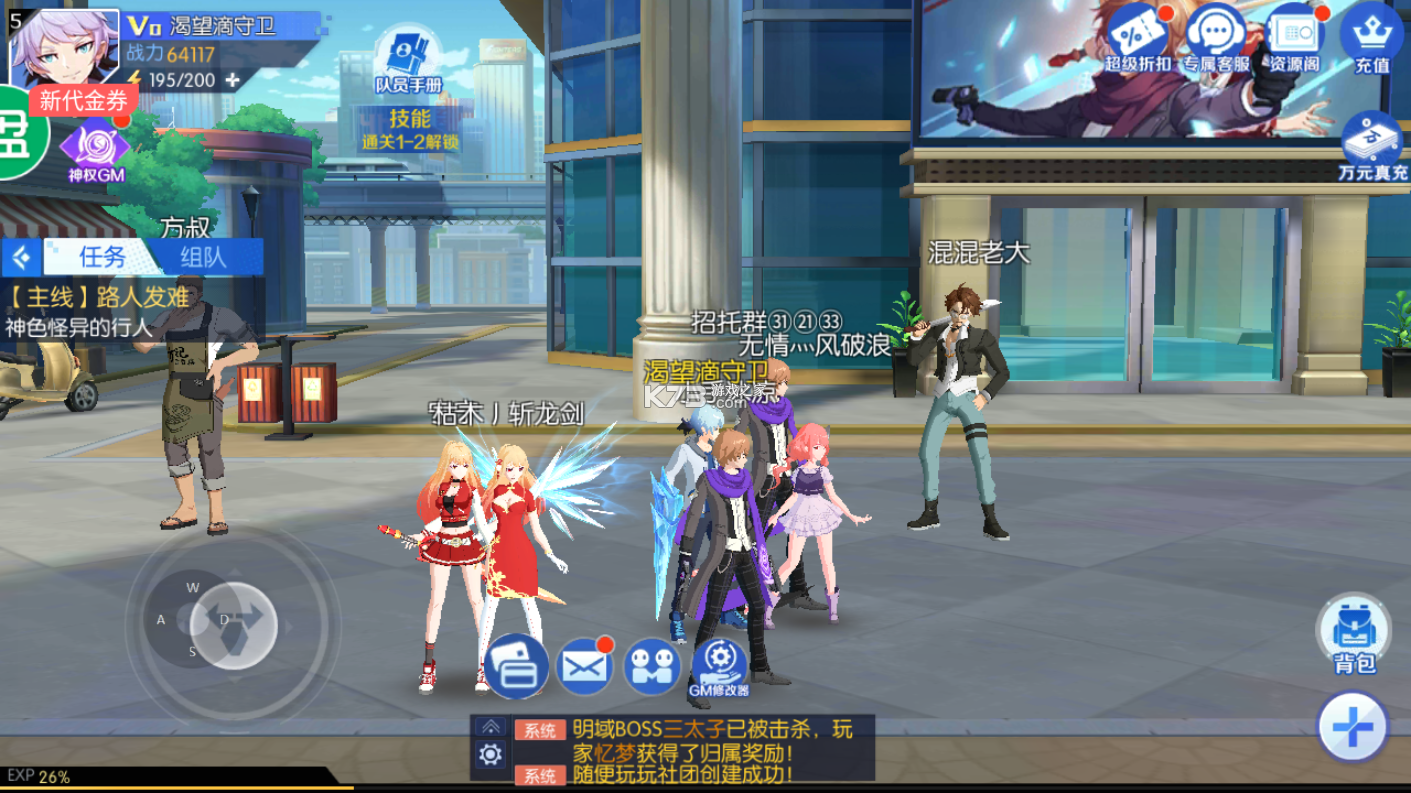The height and width of the screenshot is (793, 1411).
Task: Expand the blue plus menu button
Action: (1353, 727)
